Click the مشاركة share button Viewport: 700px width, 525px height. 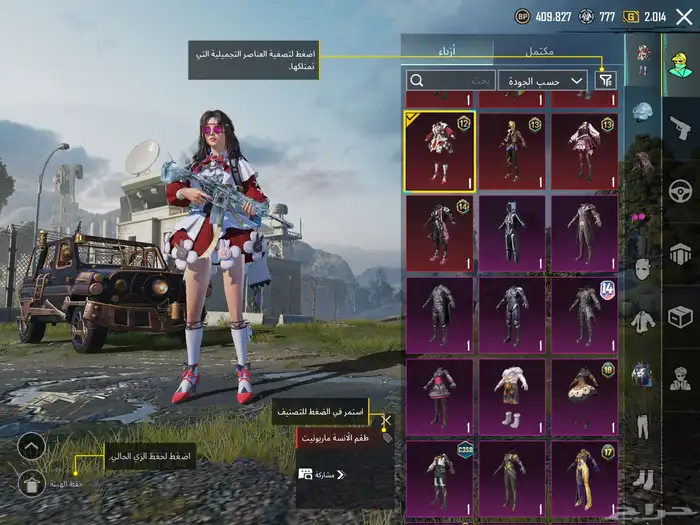(322, 474)
